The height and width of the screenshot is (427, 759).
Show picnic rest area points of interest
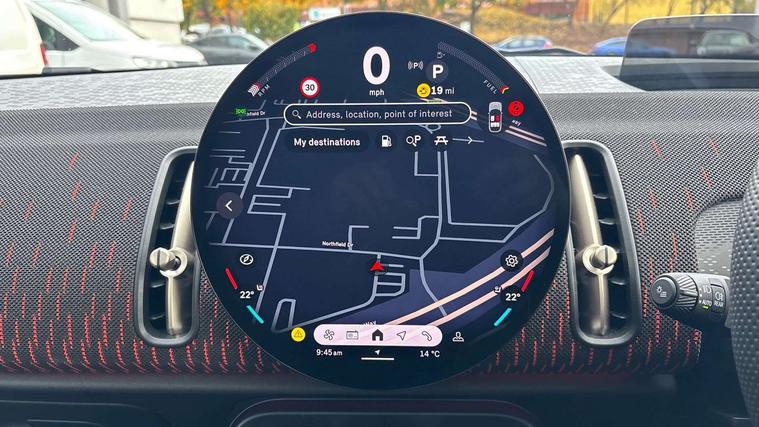click(441, 142)
